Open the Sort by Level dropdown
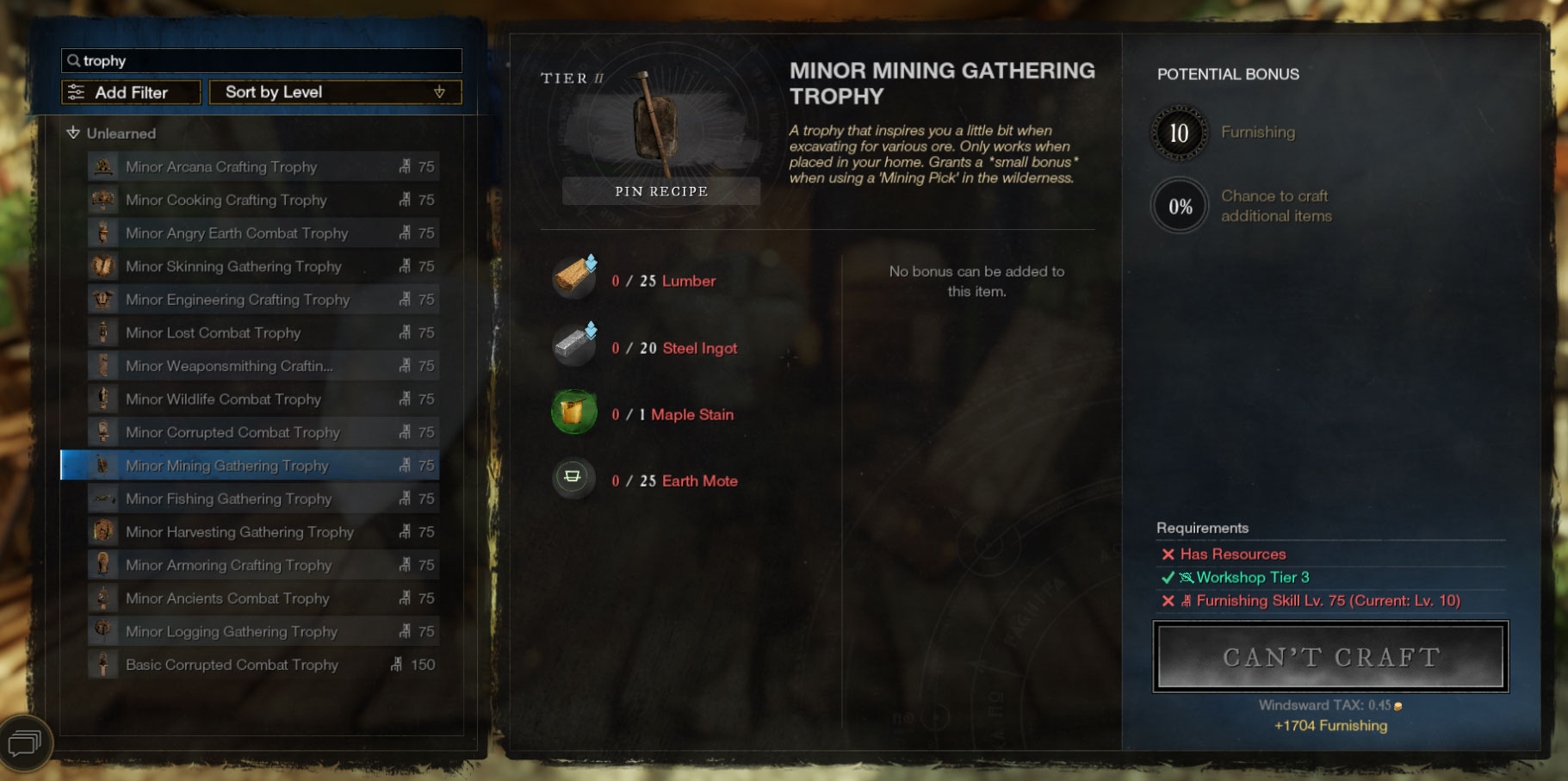 coord(334,91)
